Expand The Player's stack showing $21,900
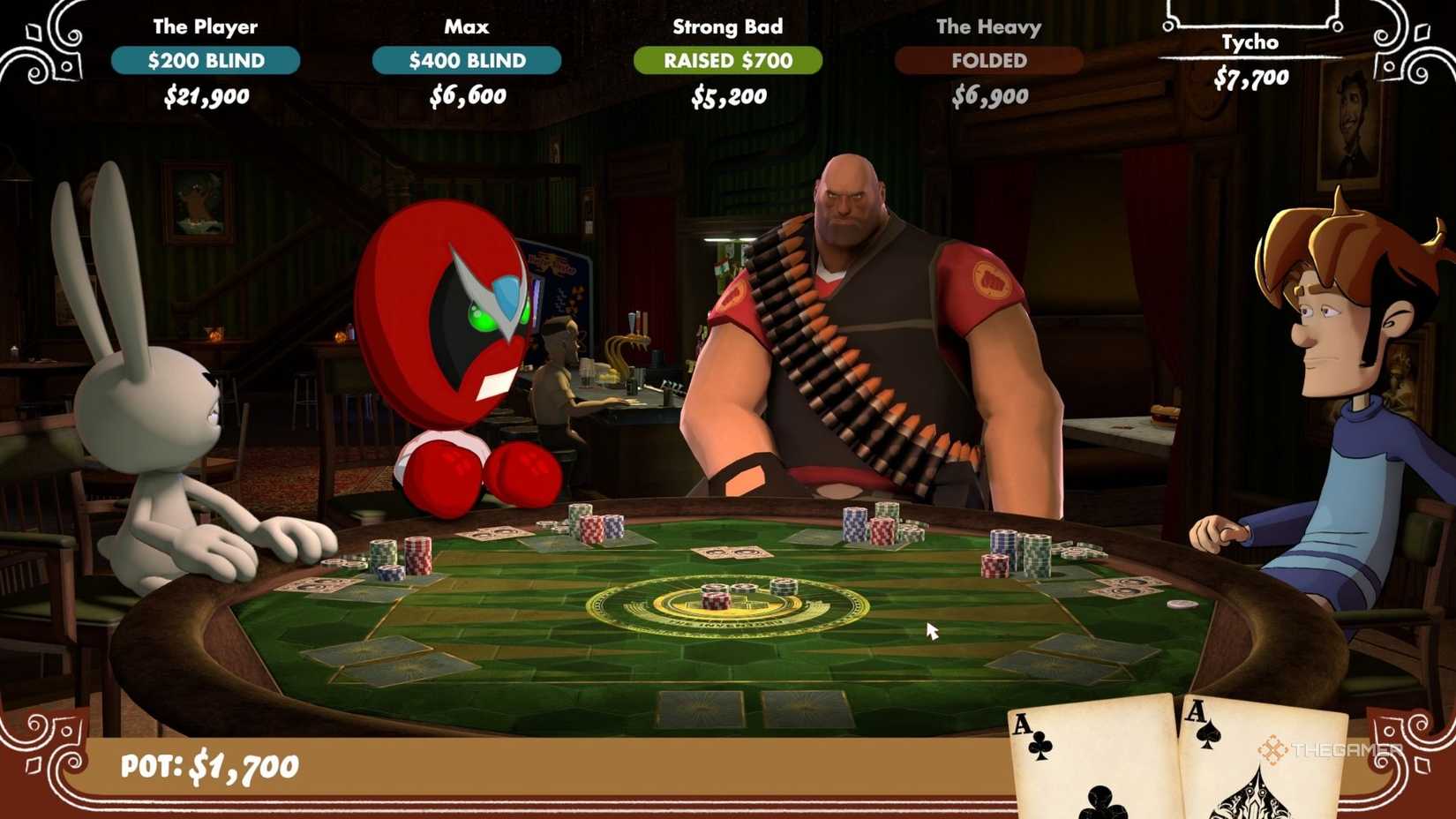 coord(205,95)
